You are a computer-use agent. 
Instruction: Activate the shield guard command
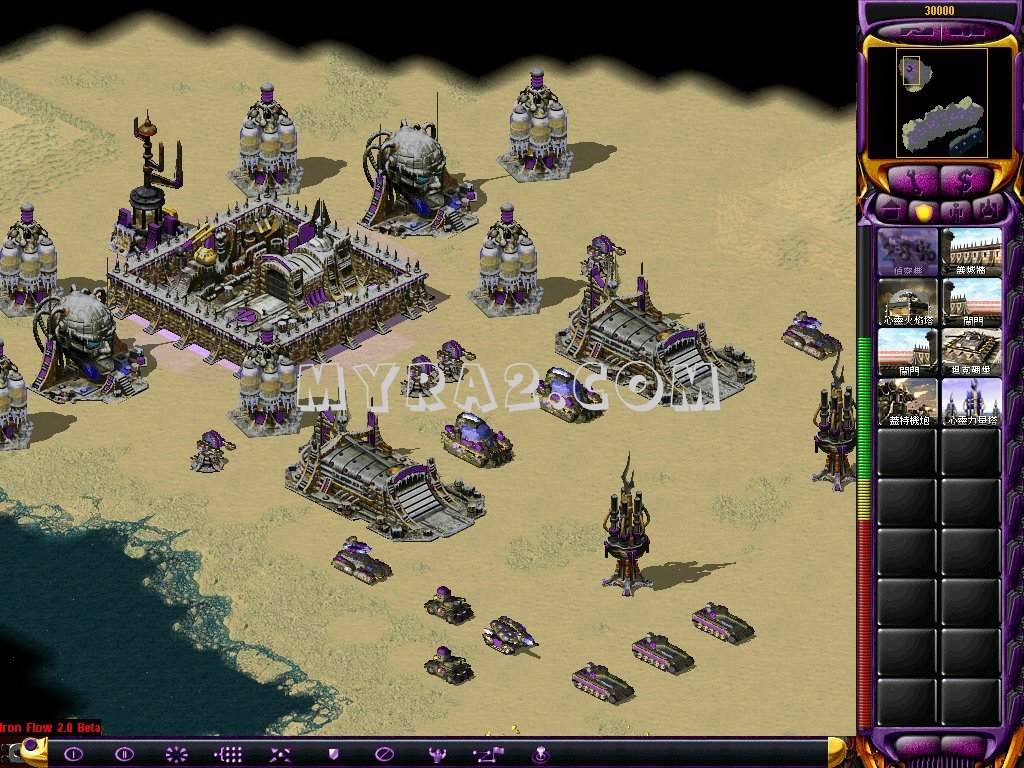pyautogui.click(x=333, y=754)
